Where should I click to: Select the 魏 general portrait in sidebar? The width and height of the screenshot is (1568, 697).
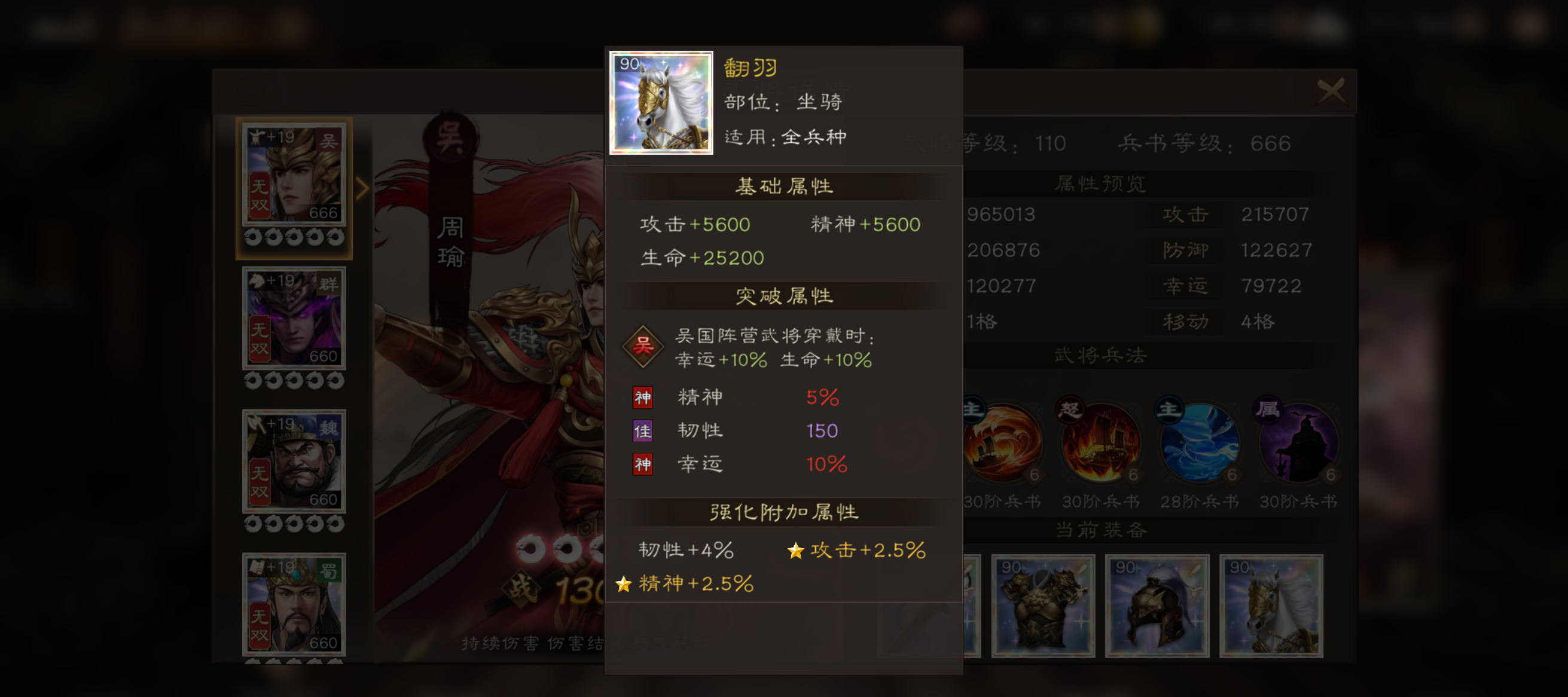(294, 461)
